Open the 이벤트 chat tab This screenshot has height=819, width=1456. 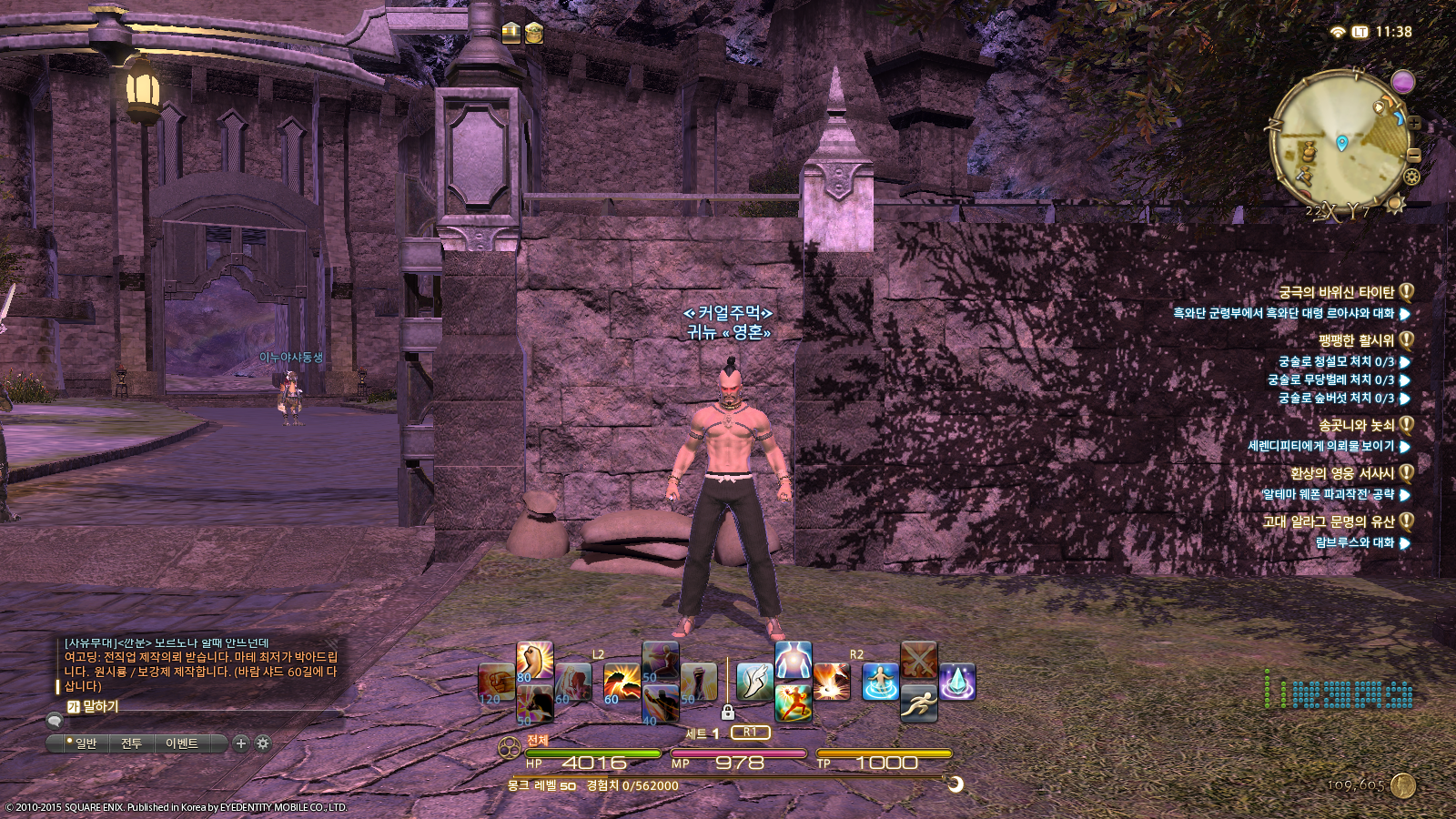[182, 743]
